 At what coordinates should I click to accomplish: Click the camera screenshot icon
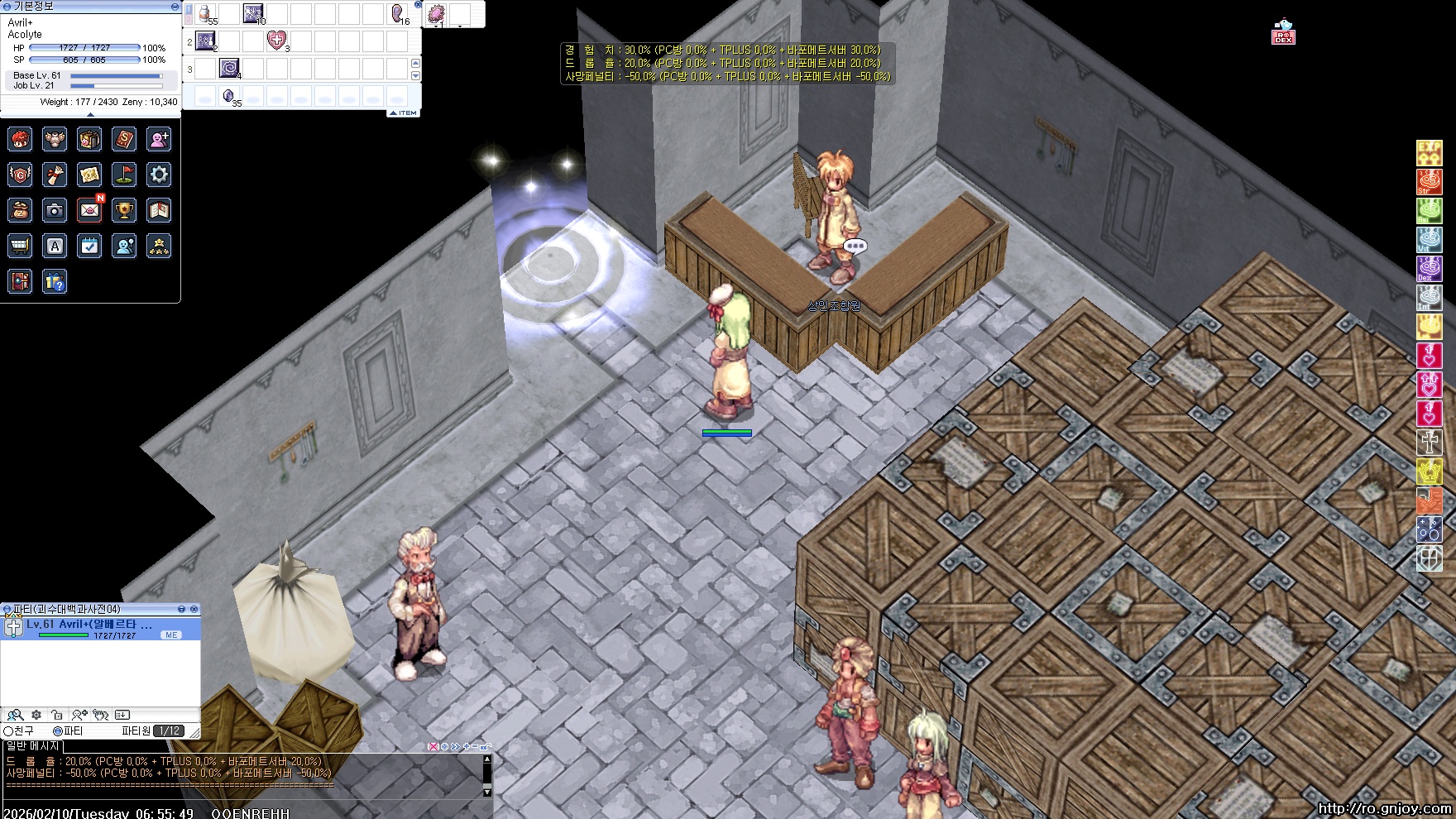(x=55, y=210)
